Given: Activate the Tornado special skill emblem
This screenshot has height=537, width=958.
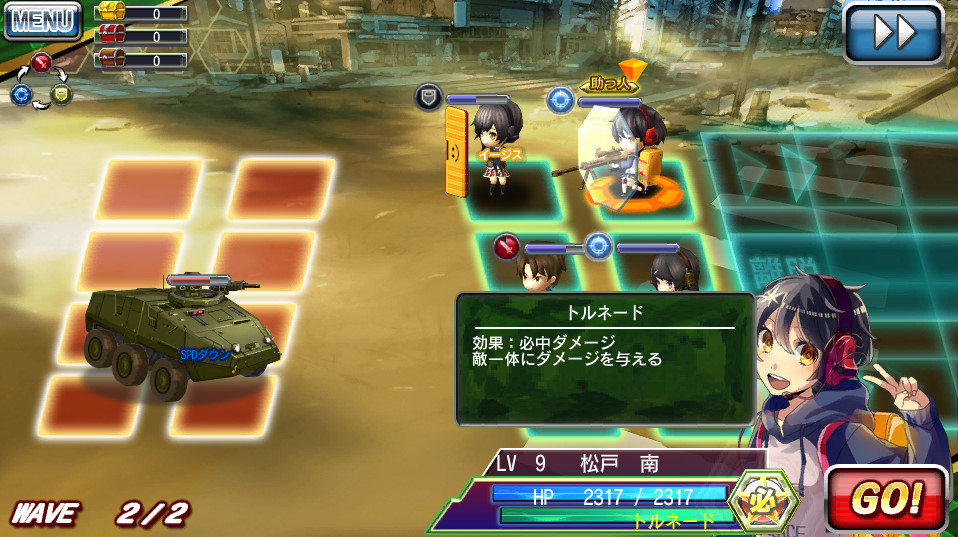Looking at the screenshot, I should (x=765, y=499).
